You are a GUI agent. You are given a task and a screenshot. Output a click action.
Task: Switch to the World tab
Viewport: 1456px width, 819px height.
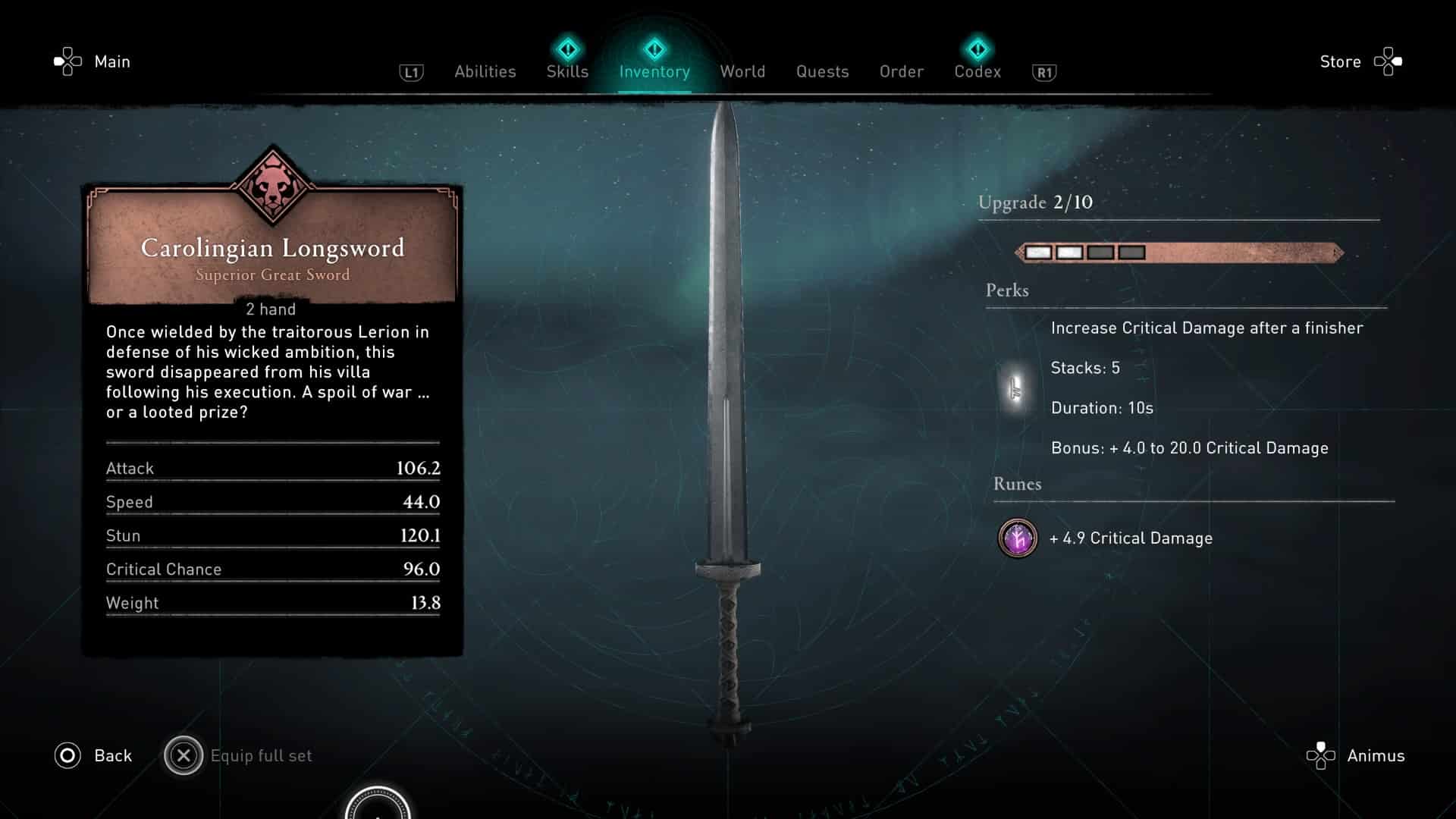[x=742, y=71]
